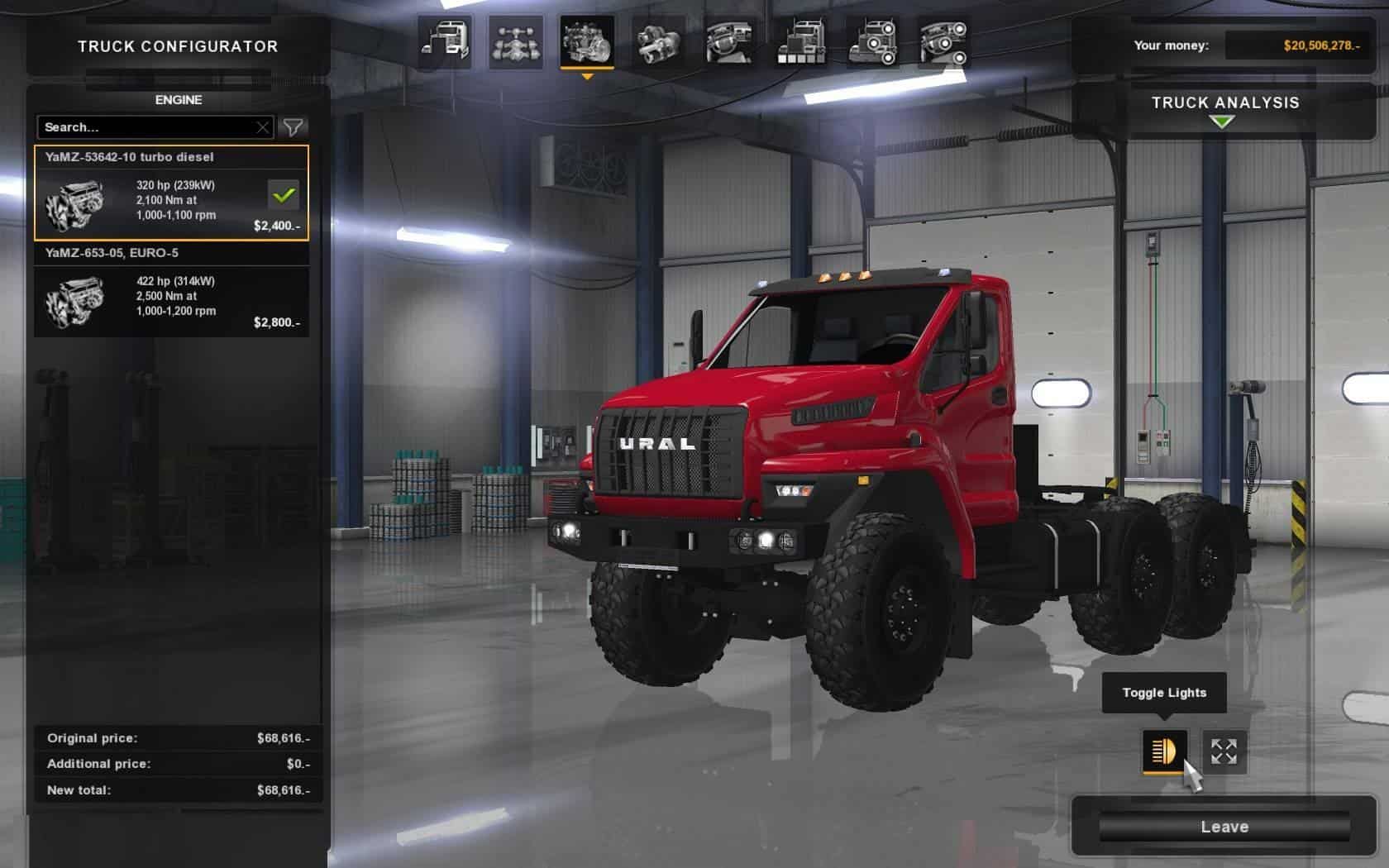Screen dimensions: 1389x868
Task: Toggle the truck lights
Action: point(1164,751)
